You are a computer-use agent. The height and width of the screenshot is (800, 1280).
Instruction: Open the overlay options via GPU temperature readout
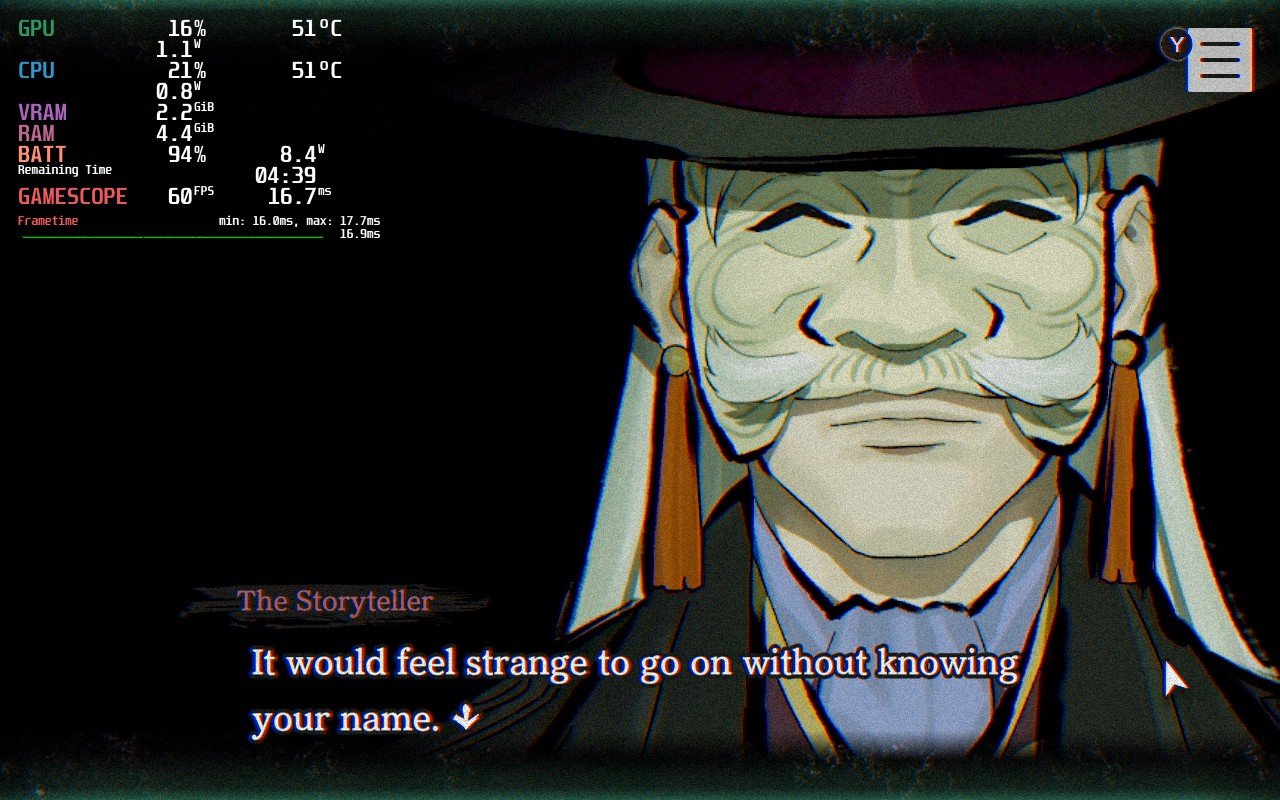click(x=315, y=29)
